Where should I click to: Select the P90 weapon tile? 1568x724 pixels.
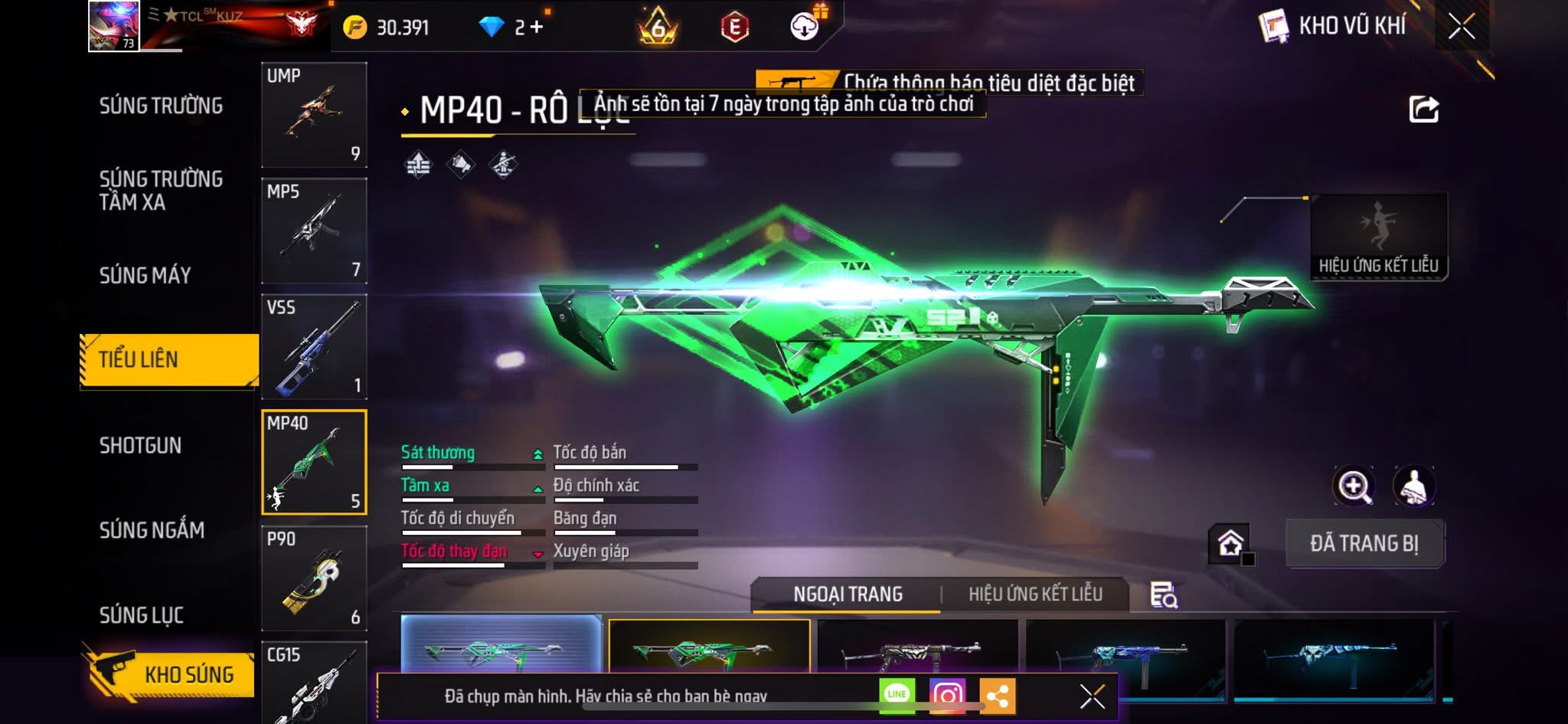[314, 578]
